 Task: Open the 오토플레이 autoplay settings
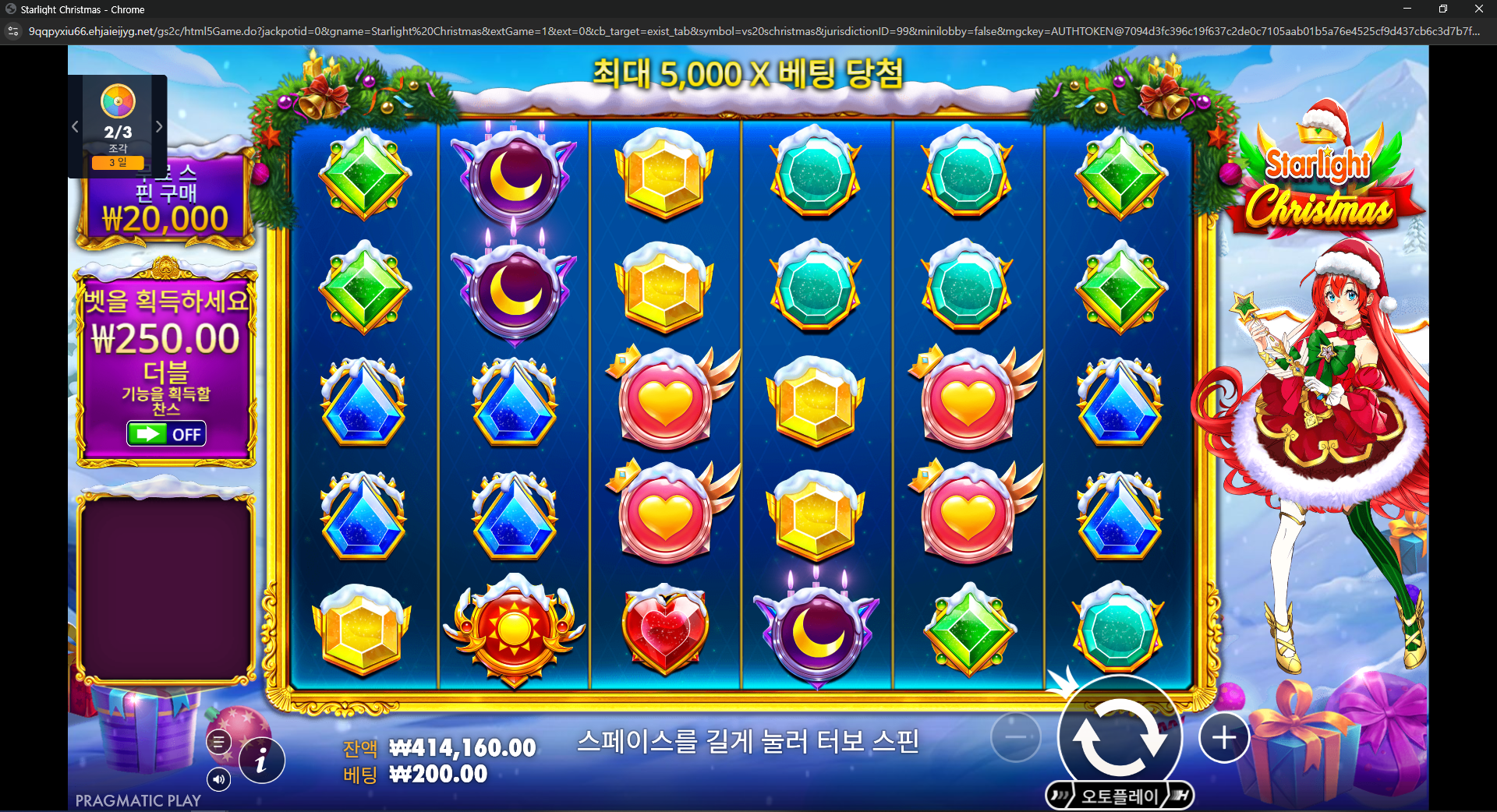coord(1120,796)
